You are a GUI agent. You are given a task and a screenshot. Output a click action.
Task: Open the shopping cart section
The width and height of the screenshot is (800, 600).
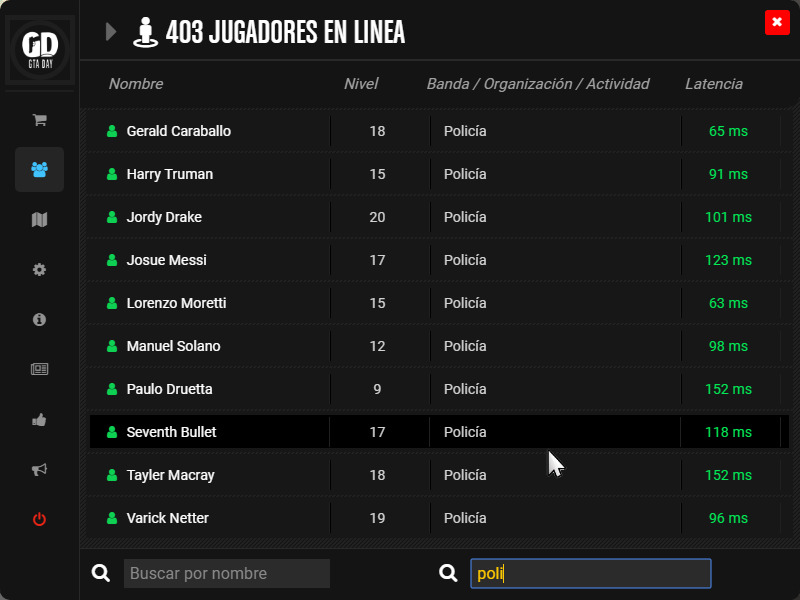click(x=40, y=120)
